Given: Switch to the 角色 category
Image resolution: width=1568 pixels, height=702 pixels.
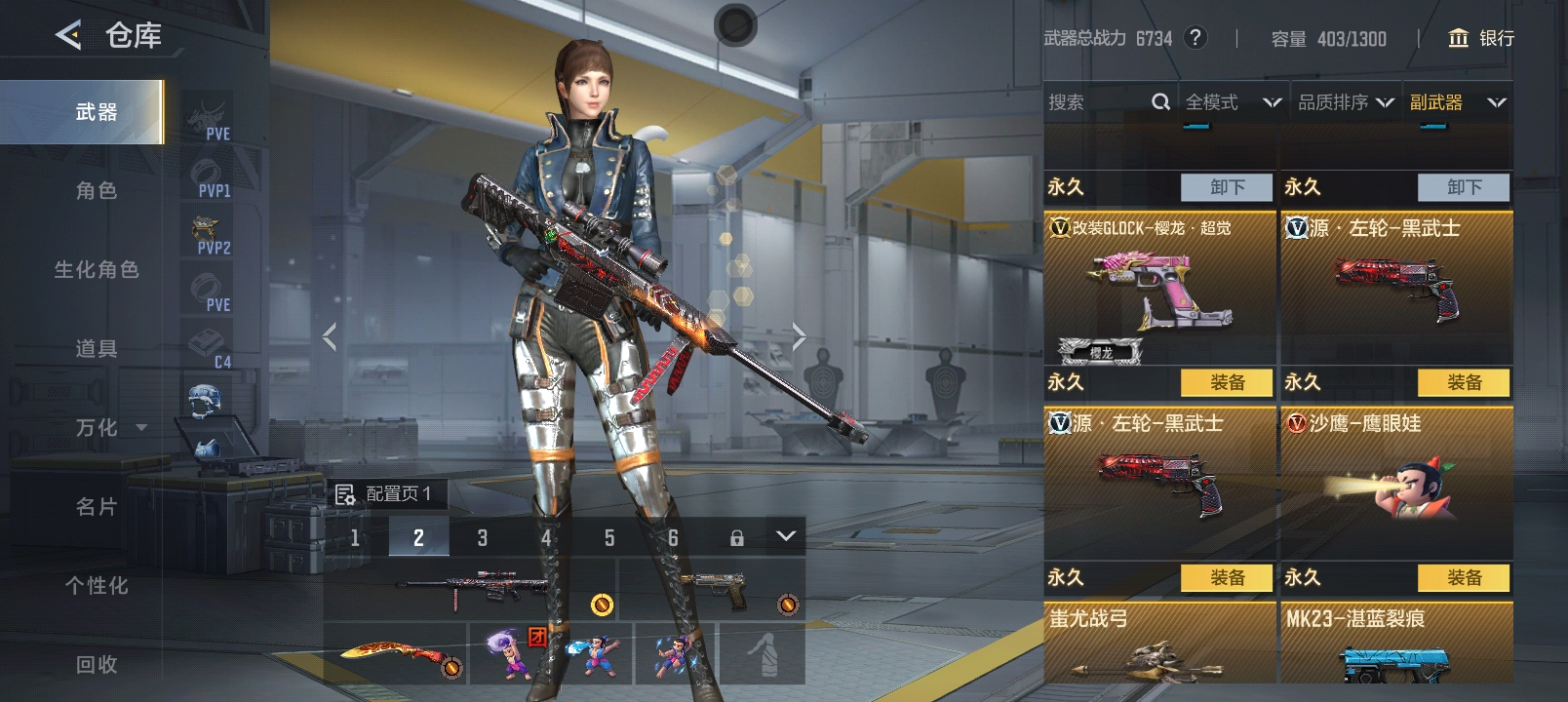Looking at the screenshot, I should point(96,191).
